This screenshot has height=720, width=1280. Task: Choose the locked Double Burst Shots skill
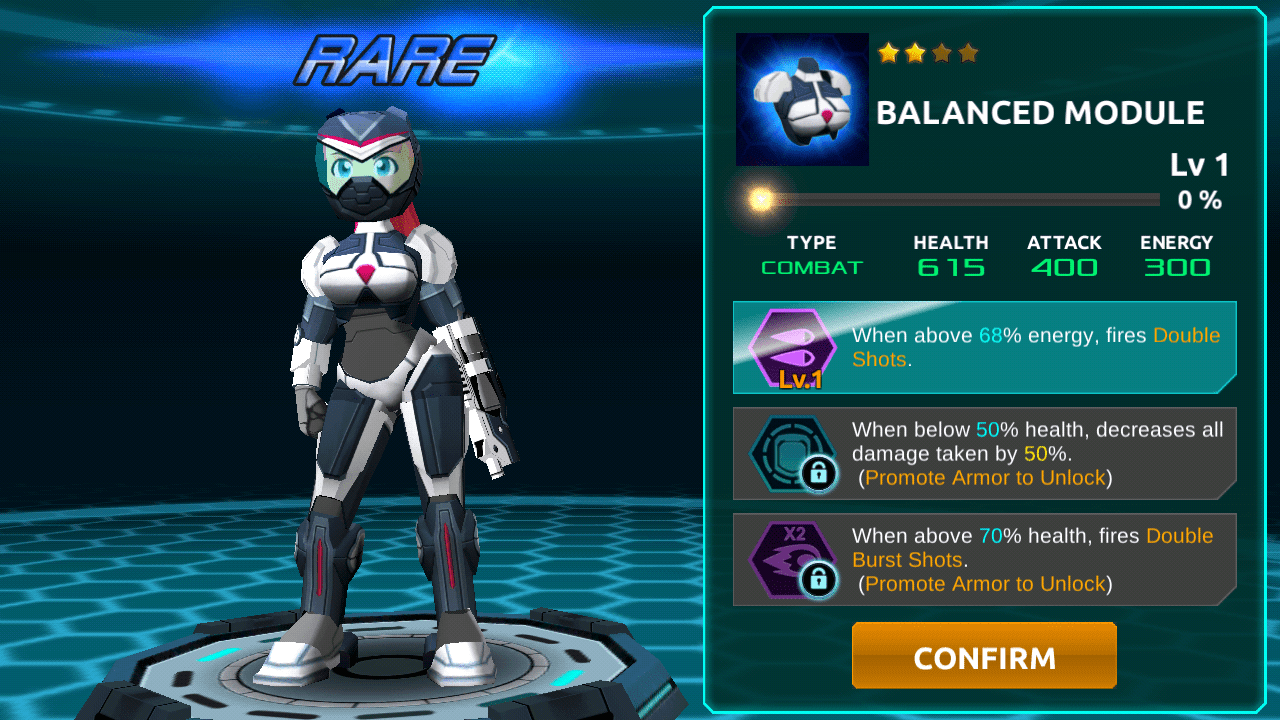[984, 559]
